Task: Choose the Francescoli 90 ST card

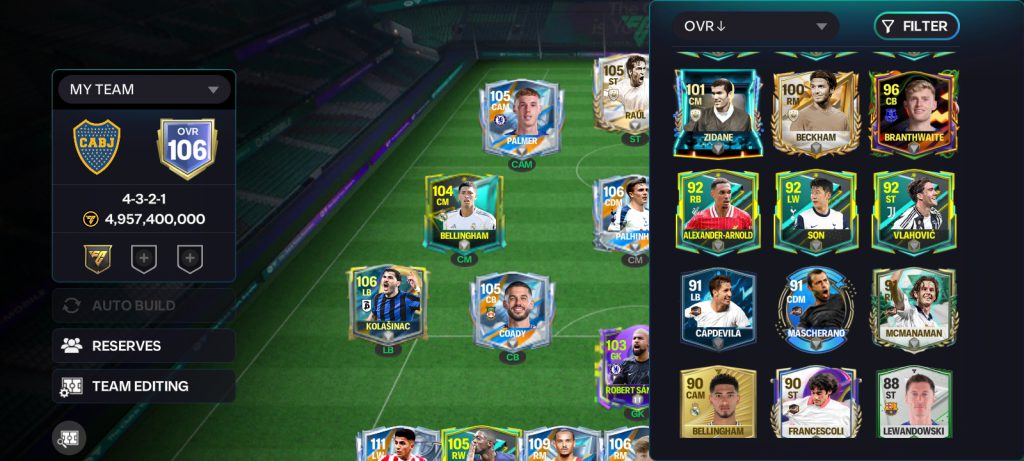Action: (x=815, y=402)
